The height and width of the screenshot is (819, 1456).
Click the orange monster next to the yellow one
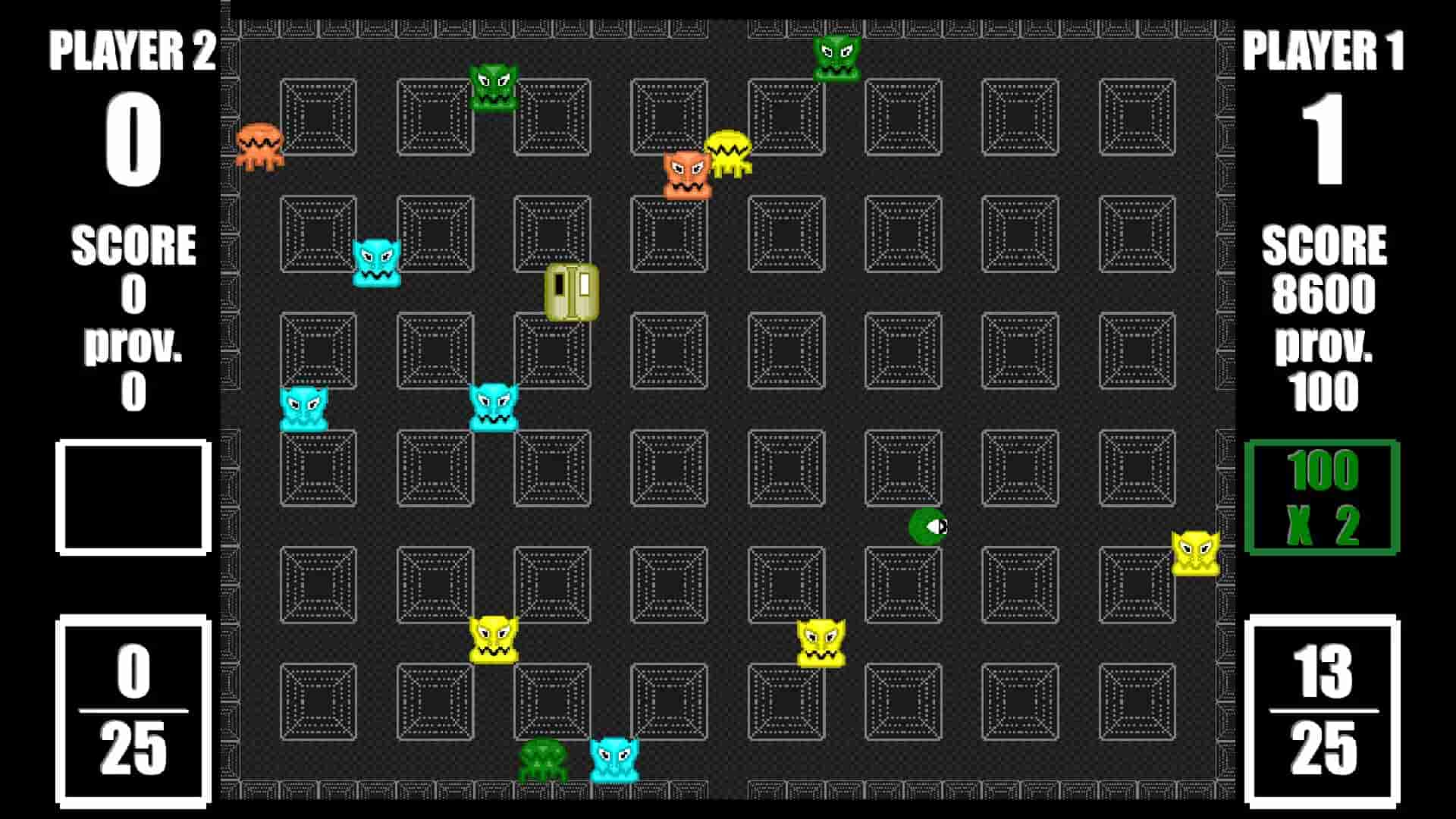click(685, 173)
